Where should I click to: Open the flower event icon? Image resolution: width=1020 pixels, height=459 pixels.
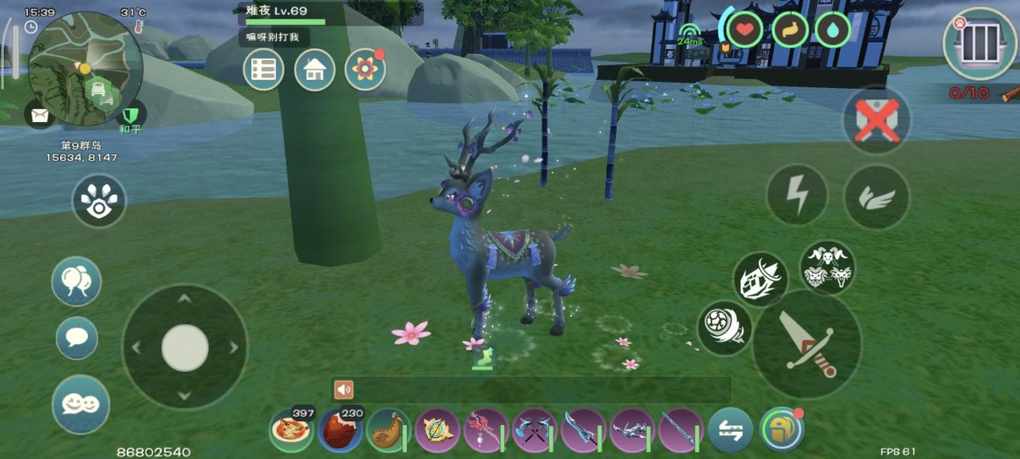click(365, 70)
